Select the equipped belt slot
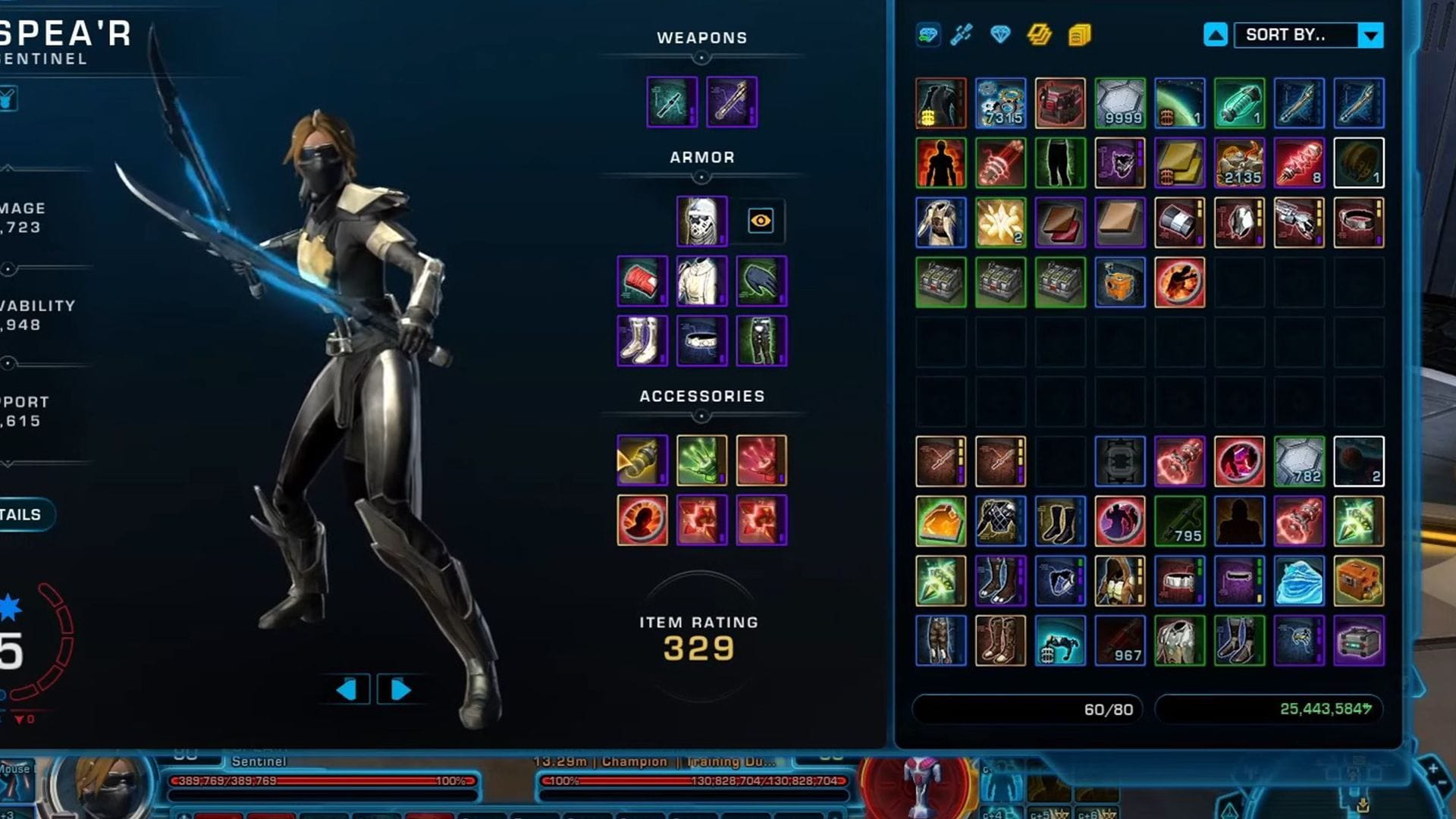This screenshot has height=819, width=1456. pos(701,341)
